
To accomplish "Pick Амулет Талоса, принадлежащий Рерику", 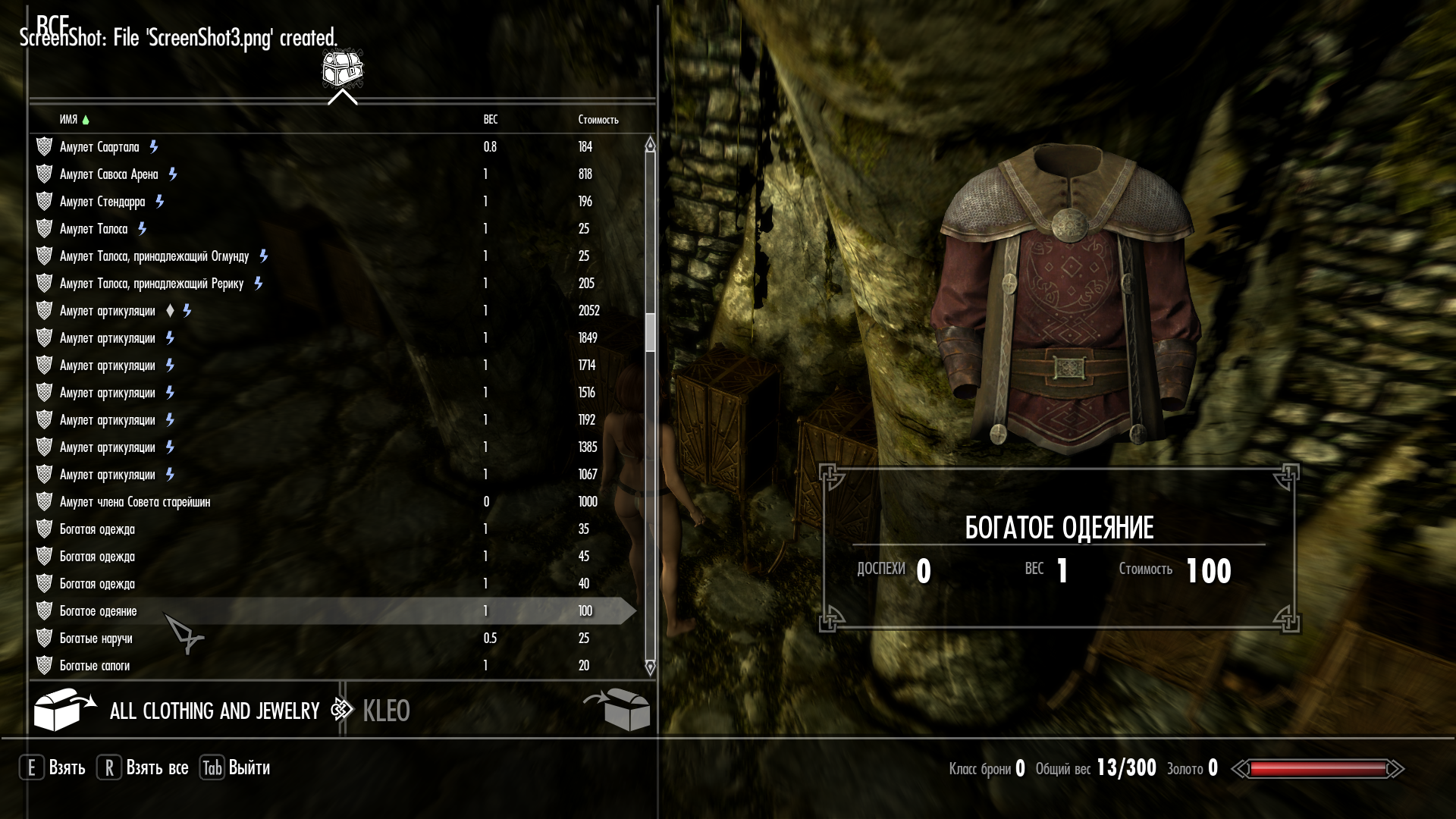I will [x=152, y=284].
